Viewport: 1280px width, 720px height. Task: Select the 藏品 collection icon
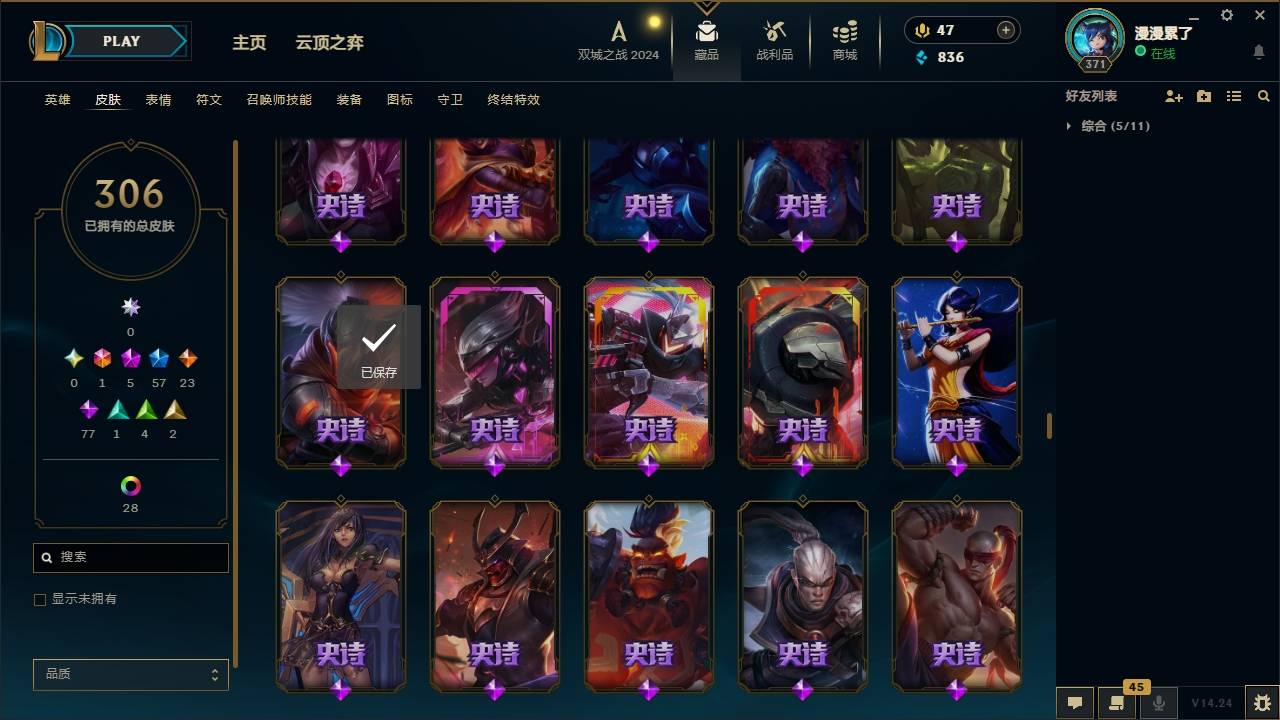(x=708, y=40)
